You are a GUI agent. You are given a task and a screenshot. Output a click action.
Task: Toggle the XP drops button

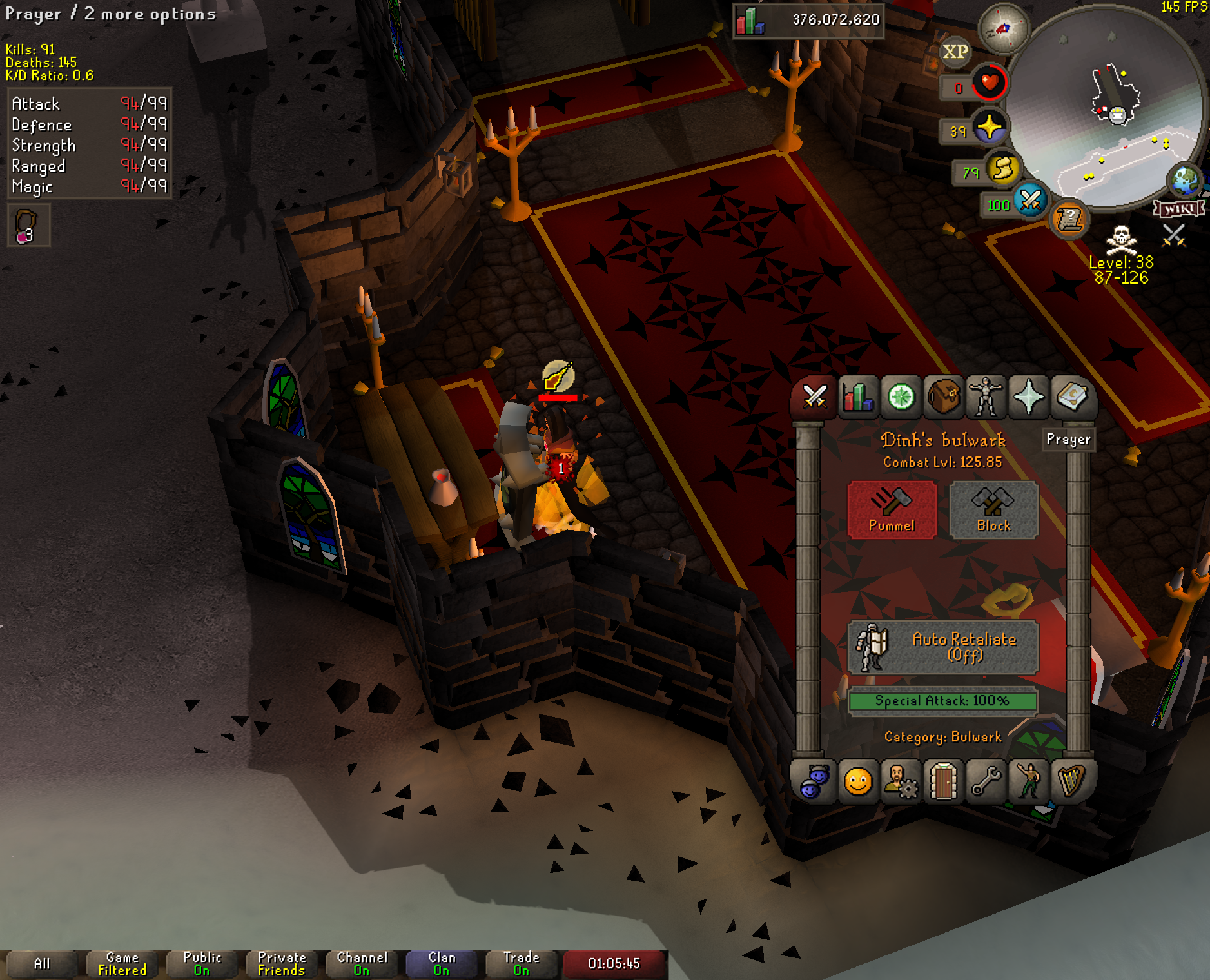point(955,52)
